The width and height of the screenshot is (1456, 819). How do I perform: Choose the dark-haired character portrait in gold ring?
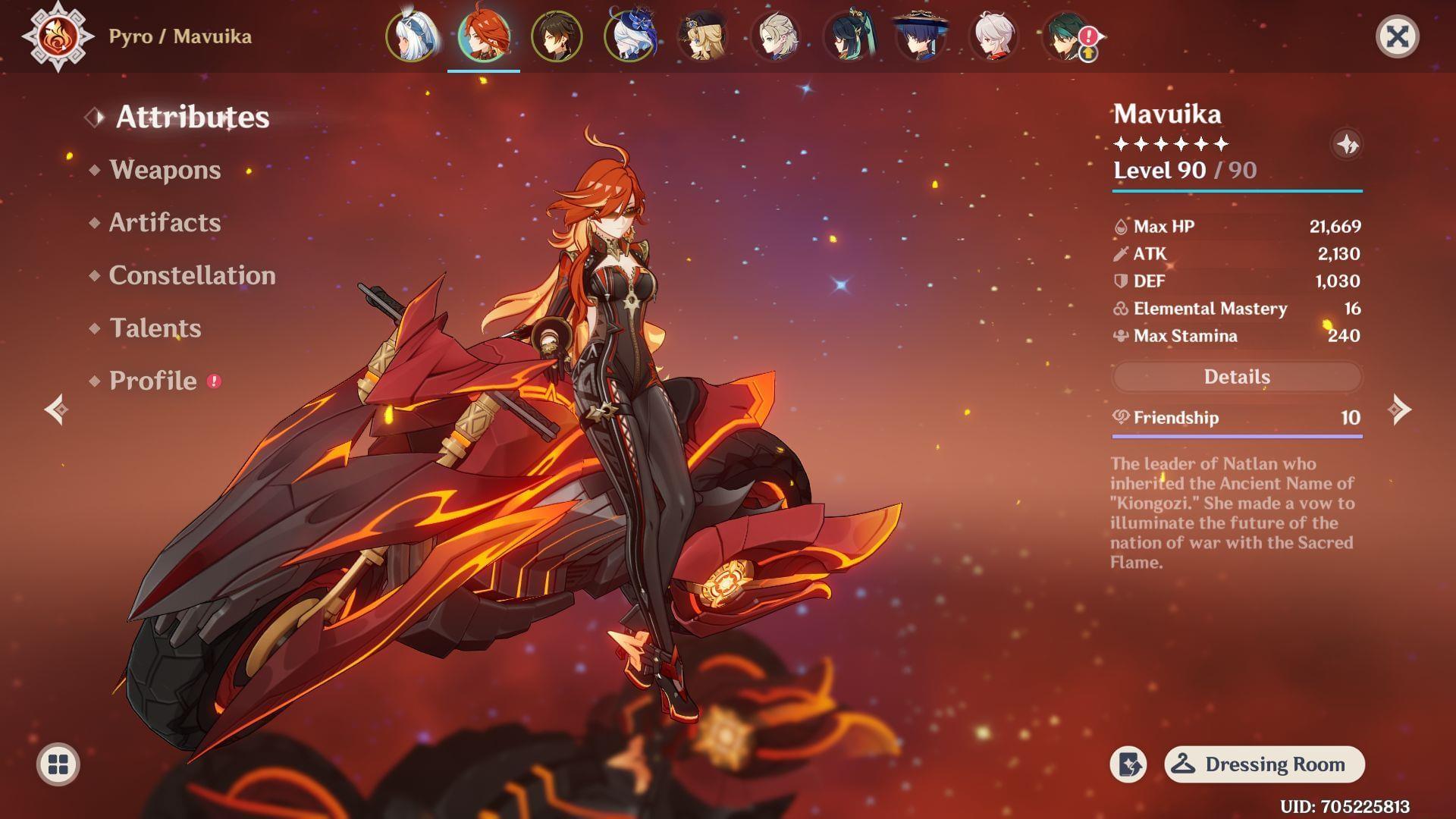tap(557, 36)
